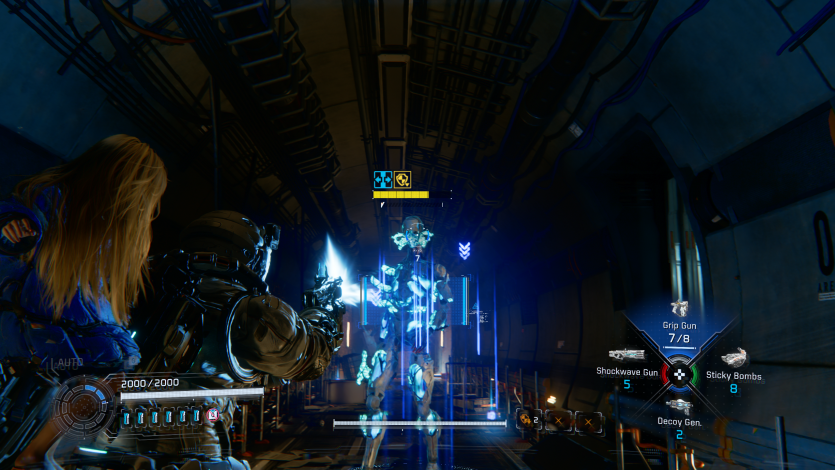This screenshot has width=835, height=470.
Task: Select the yellow item slot showing 2
Action: (x=528, y=422)
